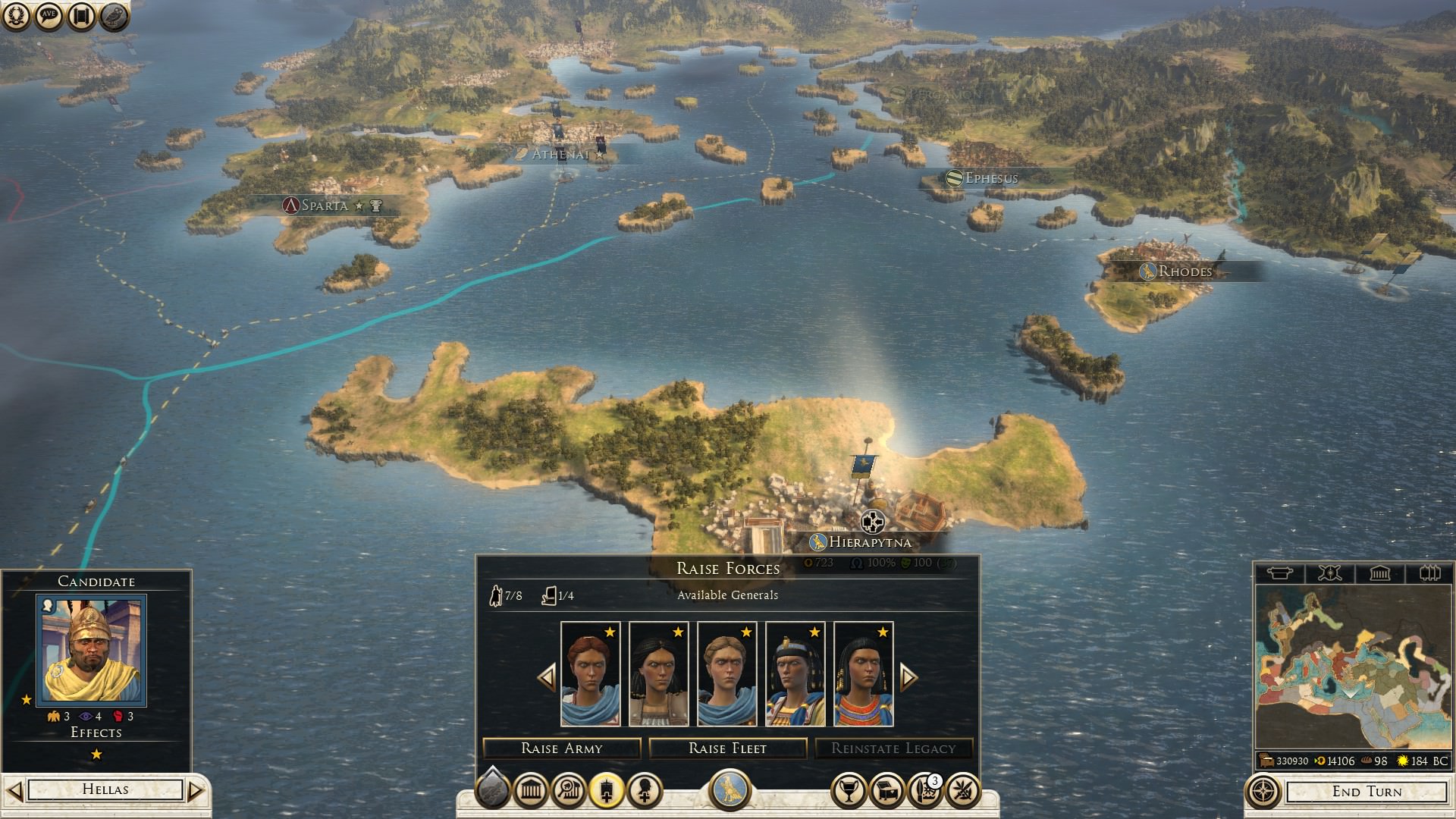Click the magnifying glass statistics icon
This screenshot has width=1456, height=819.
point(569,789)
